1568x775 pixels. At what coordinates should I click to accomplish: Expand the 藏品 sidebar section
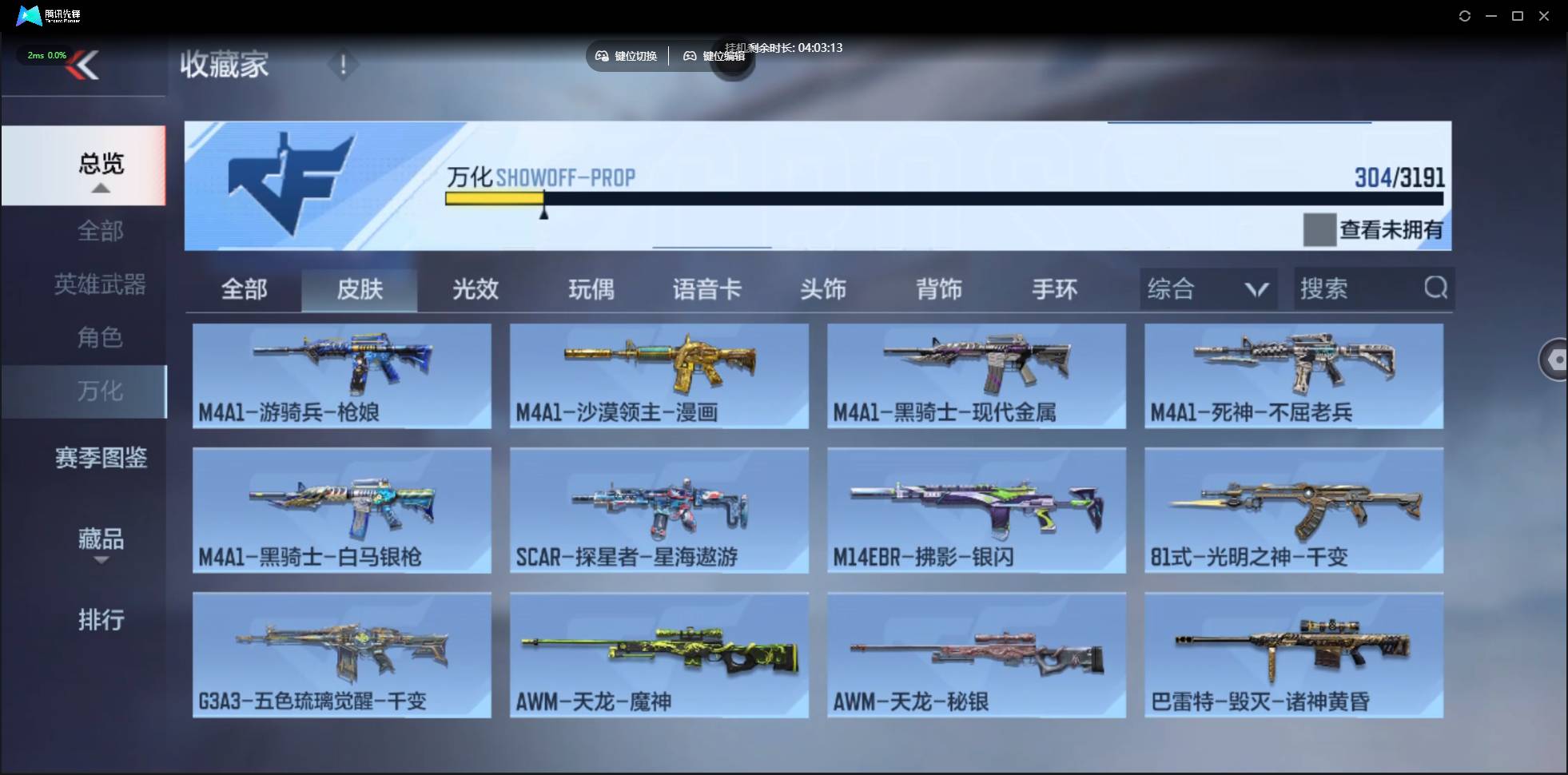click(101, 539)
